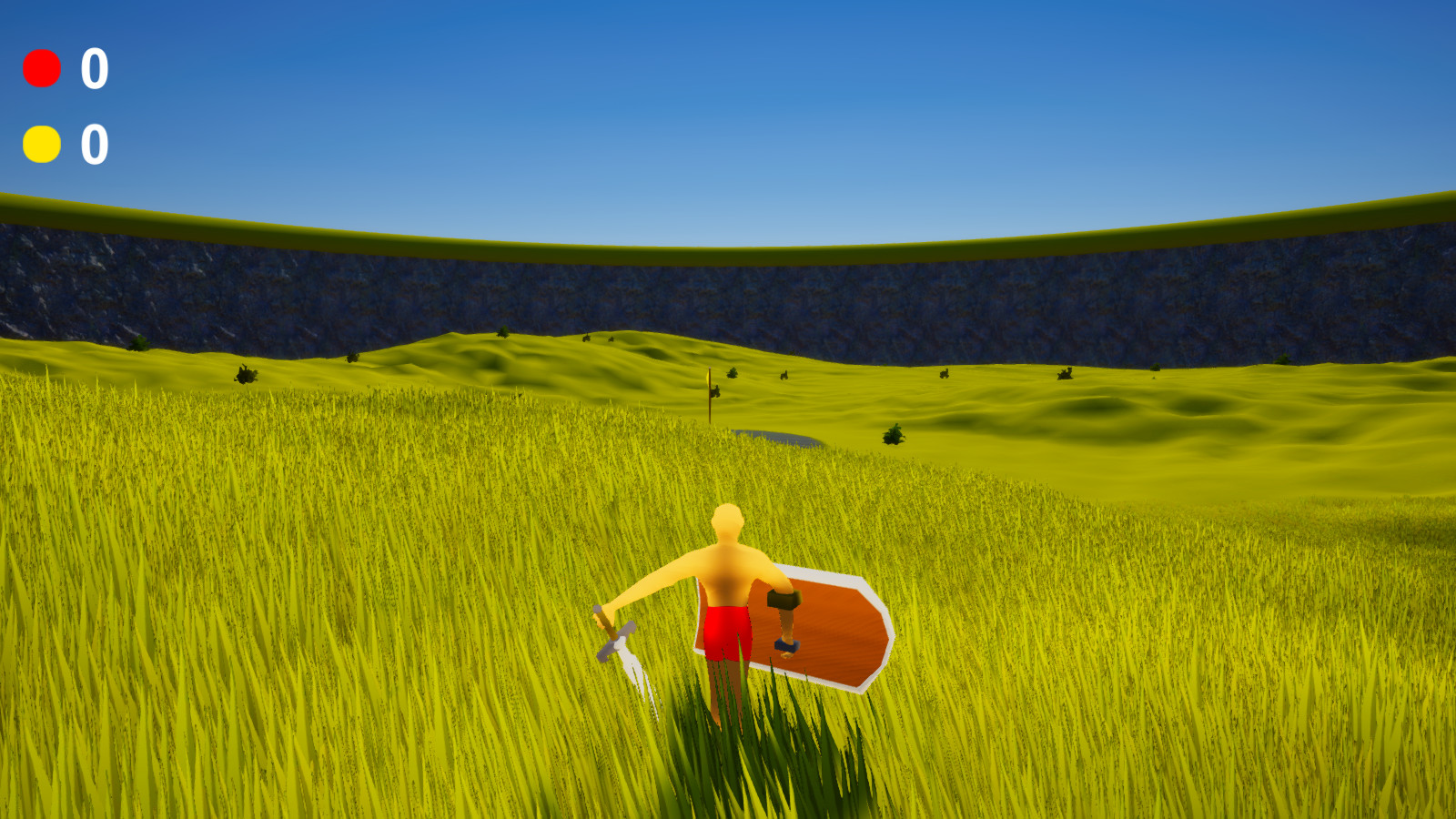Click the yellow team score indicator

pyautogui.click(x=43, y=144)
